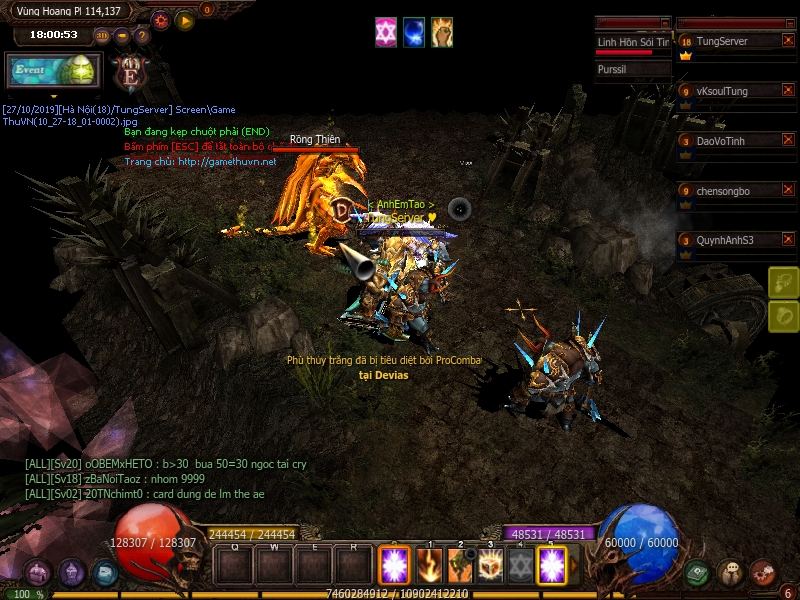This screenshot has width=800, height=600.
Task: Open the Event egg banner
Action: pos(54,71)
